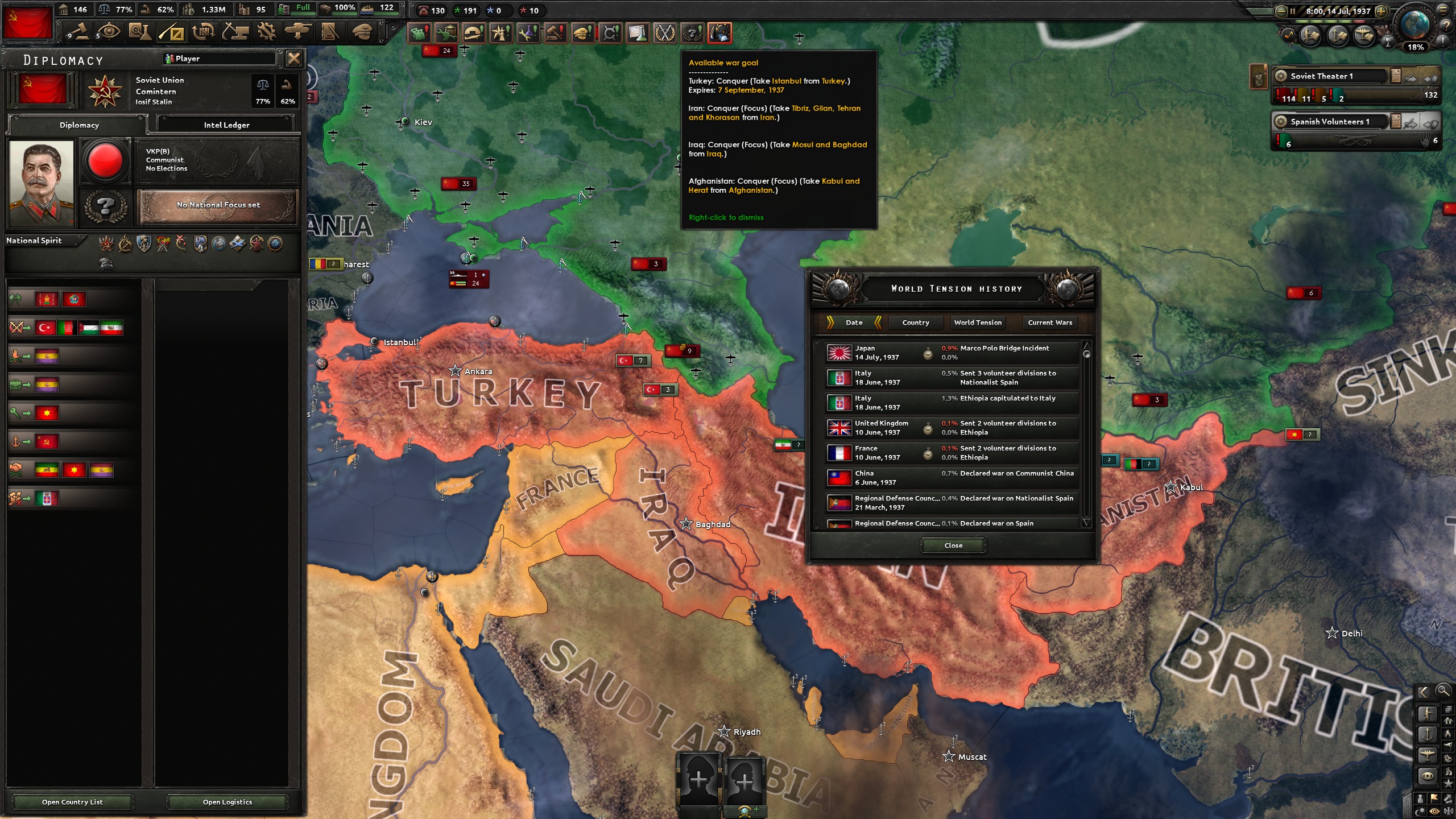Viewport: 1456px width, 819px height.
Task: Click the double-chevron beside the Date tab
Action: click(x=832, y=322)
